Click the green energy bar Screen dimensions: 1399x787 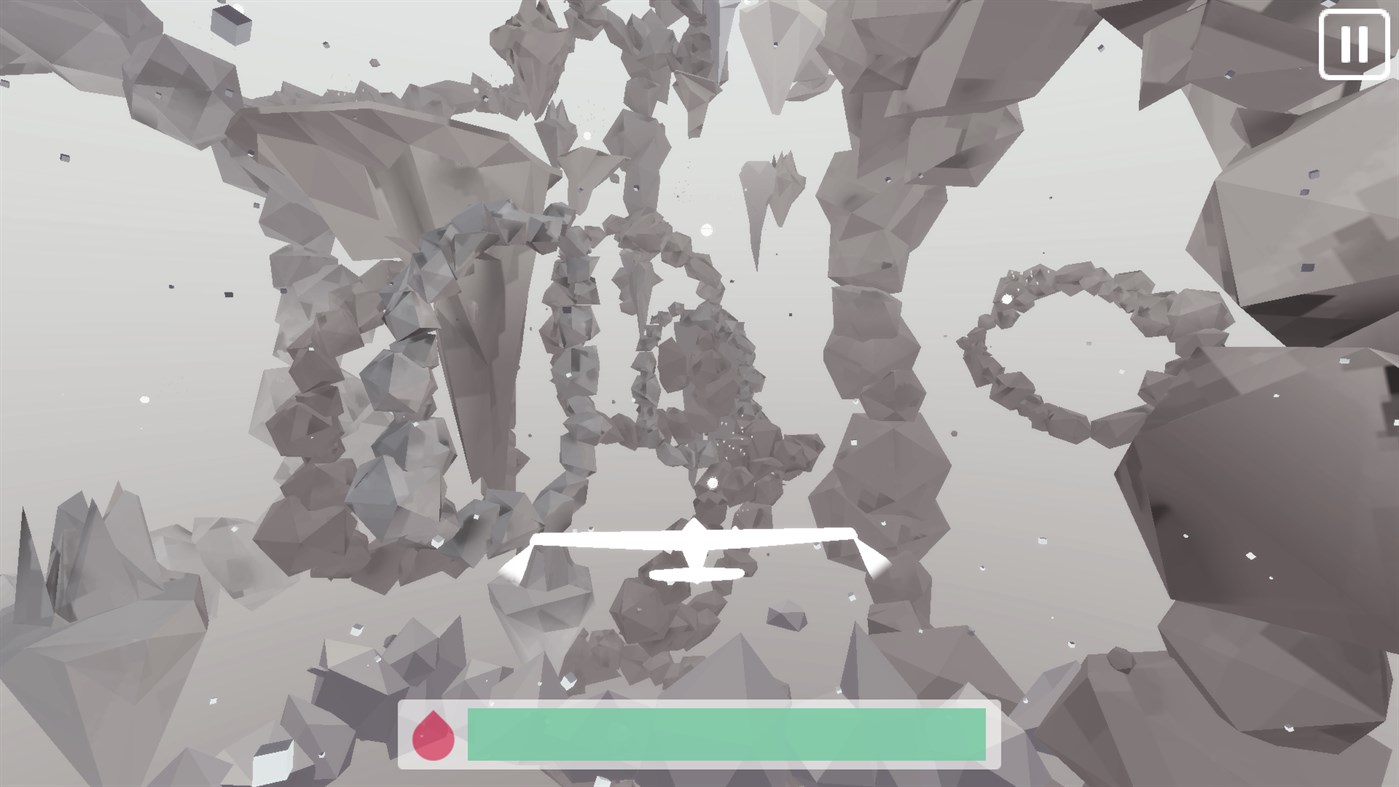[725, 737]
